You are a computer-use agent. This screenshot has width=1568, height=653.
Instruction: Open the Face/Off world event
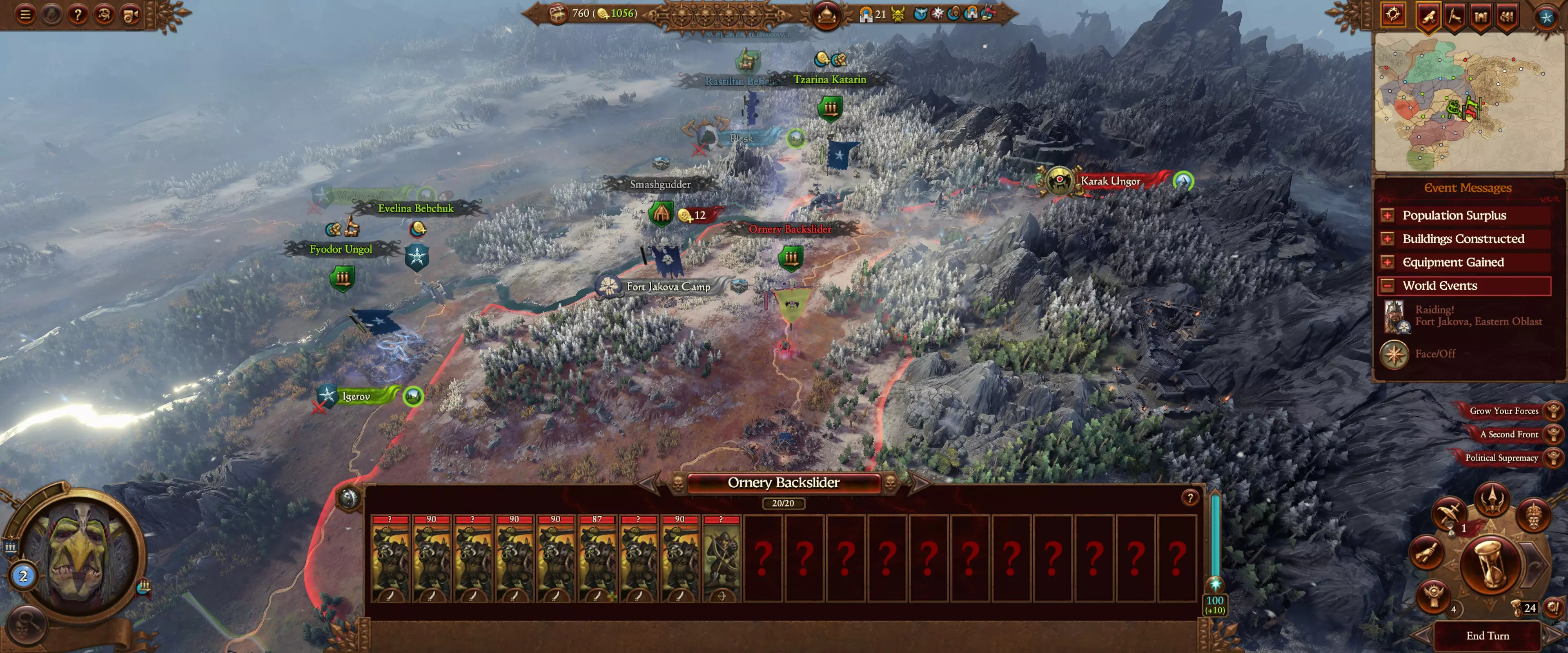click(x=1434, y=353)
